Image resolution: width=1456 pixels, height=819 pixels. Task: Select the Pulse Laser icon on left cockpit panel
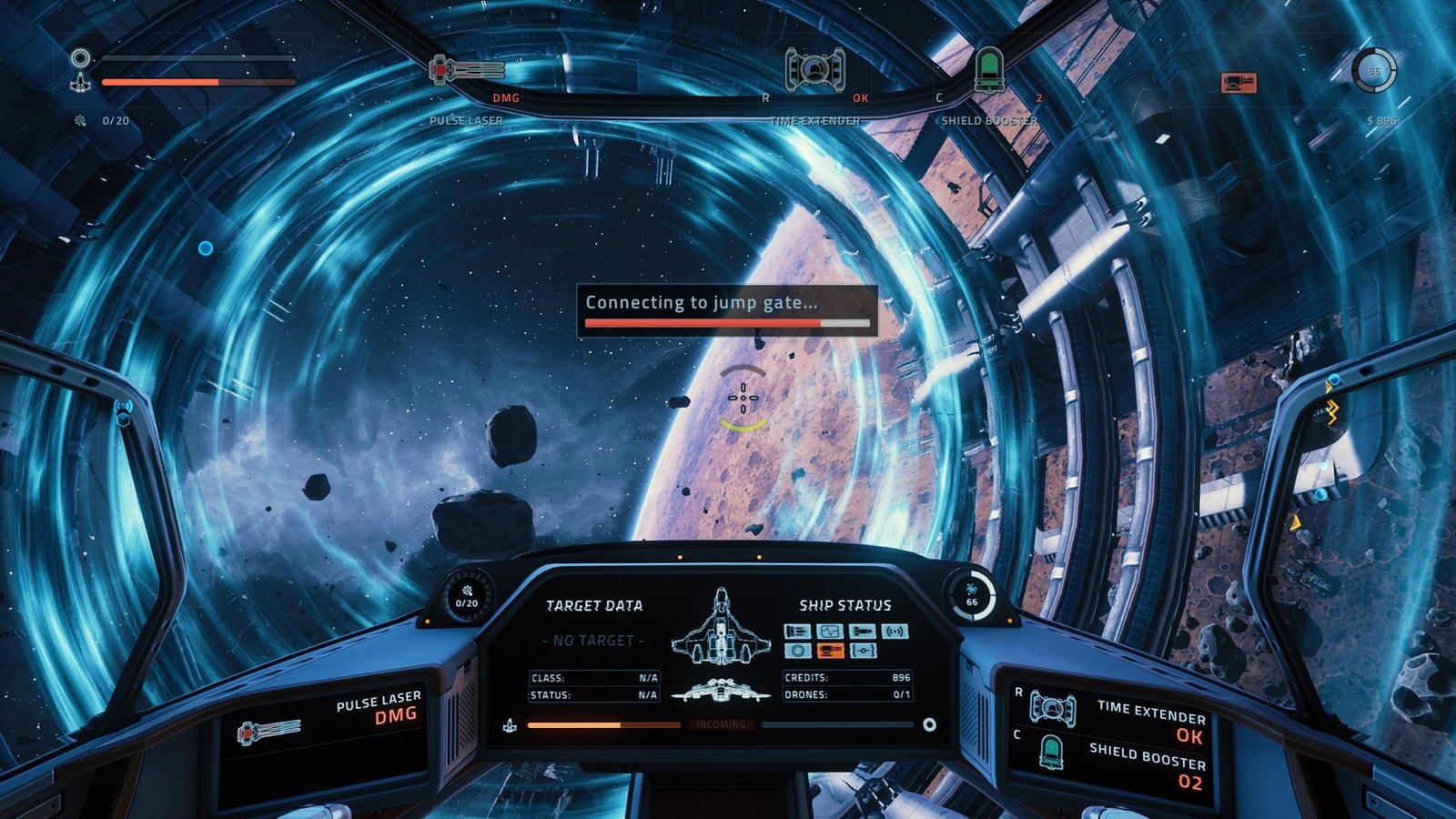pos(268,730)
